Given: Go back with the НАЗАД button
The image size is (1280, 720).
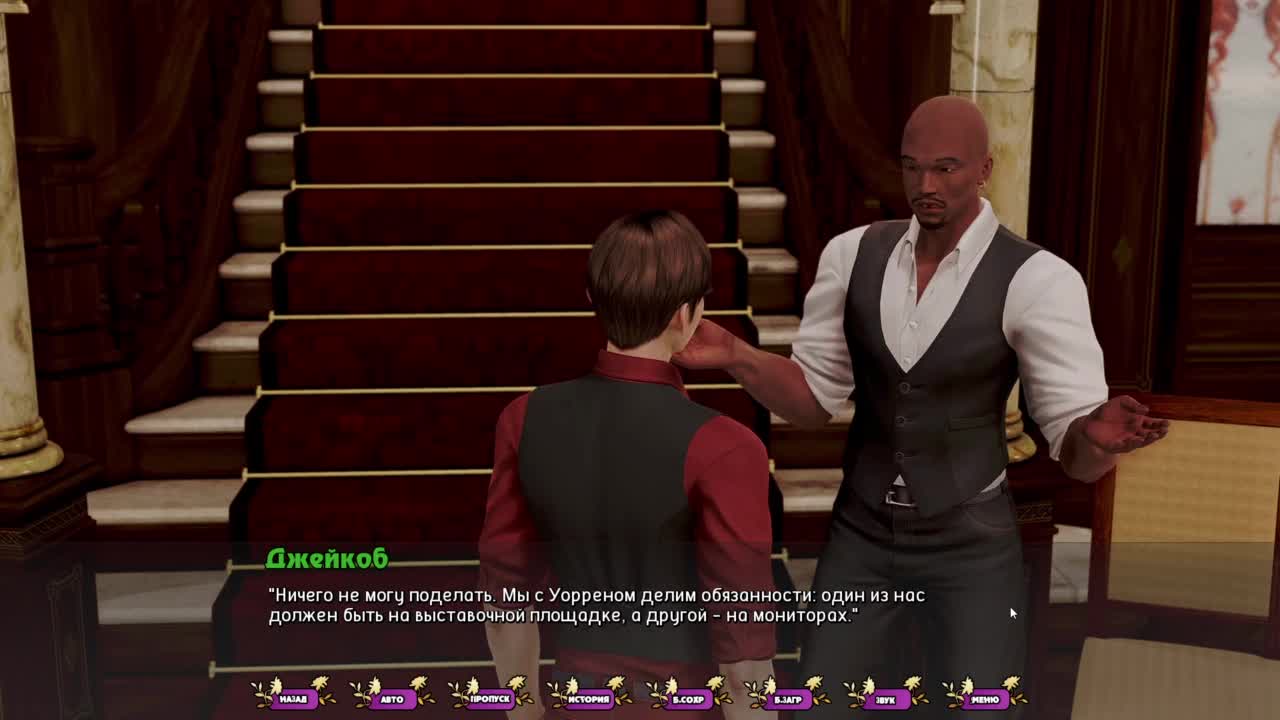Looking at the screenshot, I should coord(293,699).
